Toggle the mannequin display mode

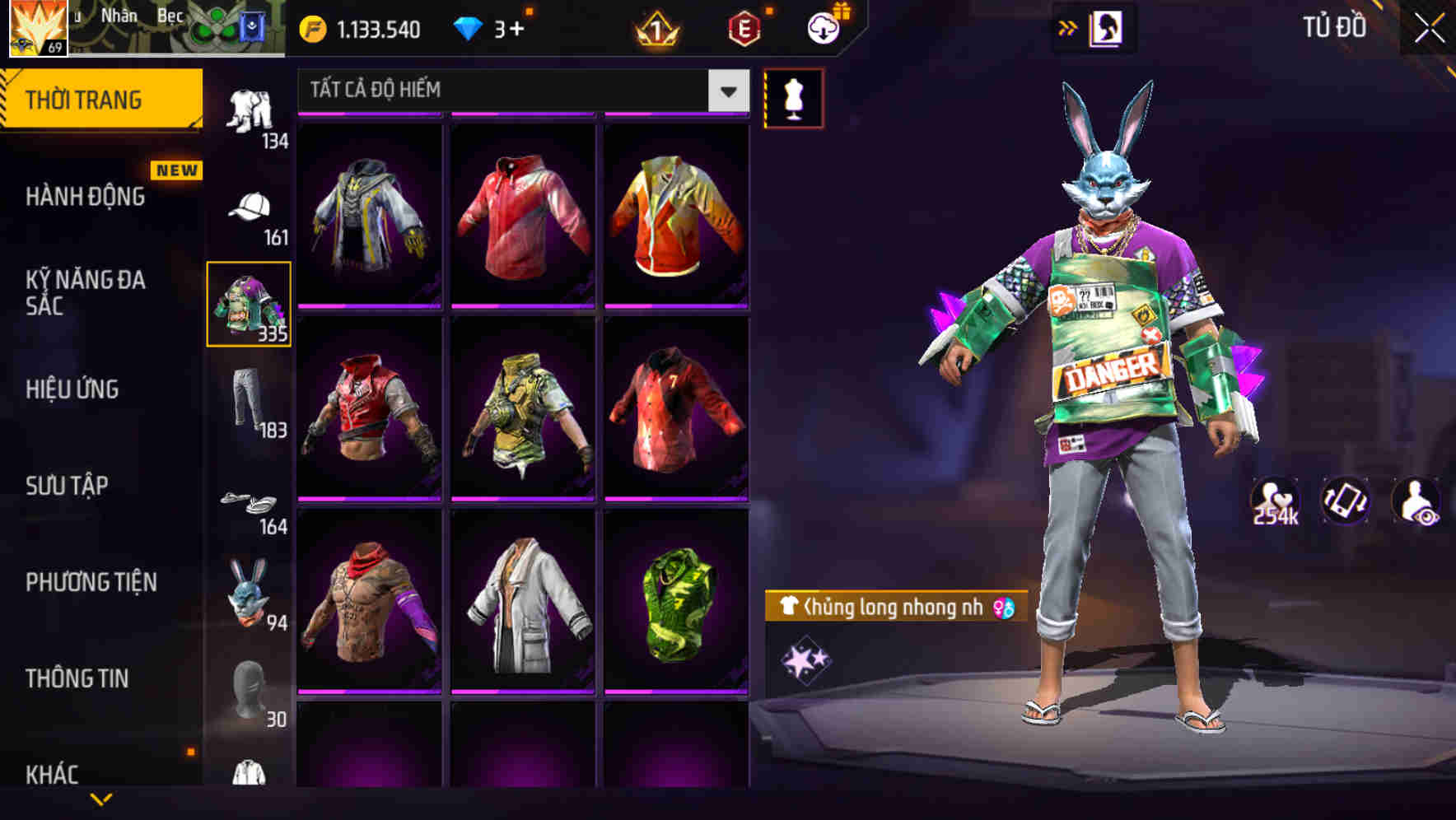tap(793, 97)
